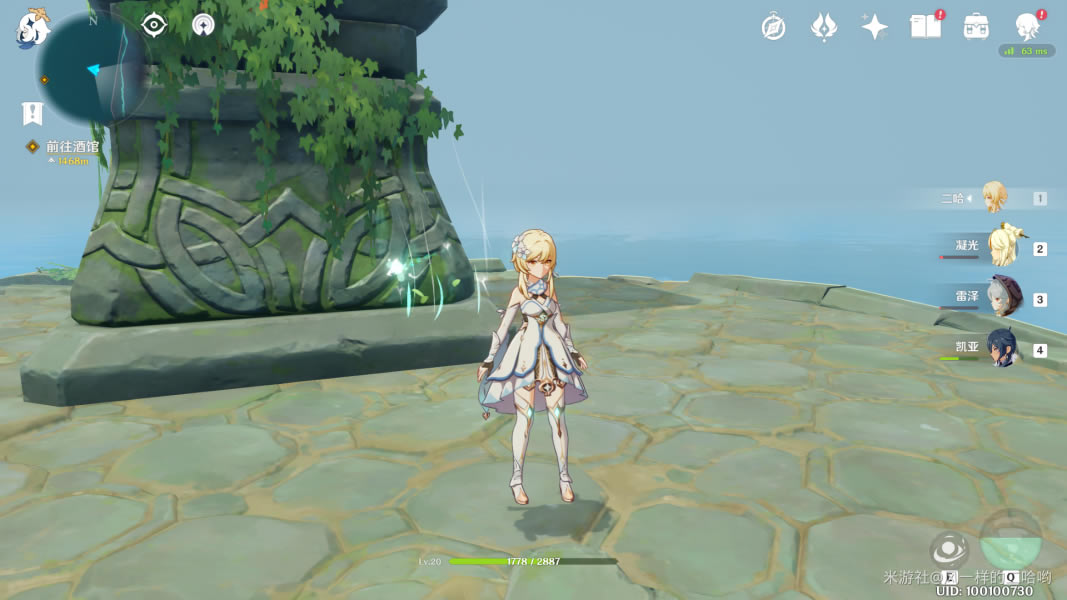Image resolution: width=1067 pixels, height=600 pixels.
Task: Open the compass events icon
Action: point(773,27)
